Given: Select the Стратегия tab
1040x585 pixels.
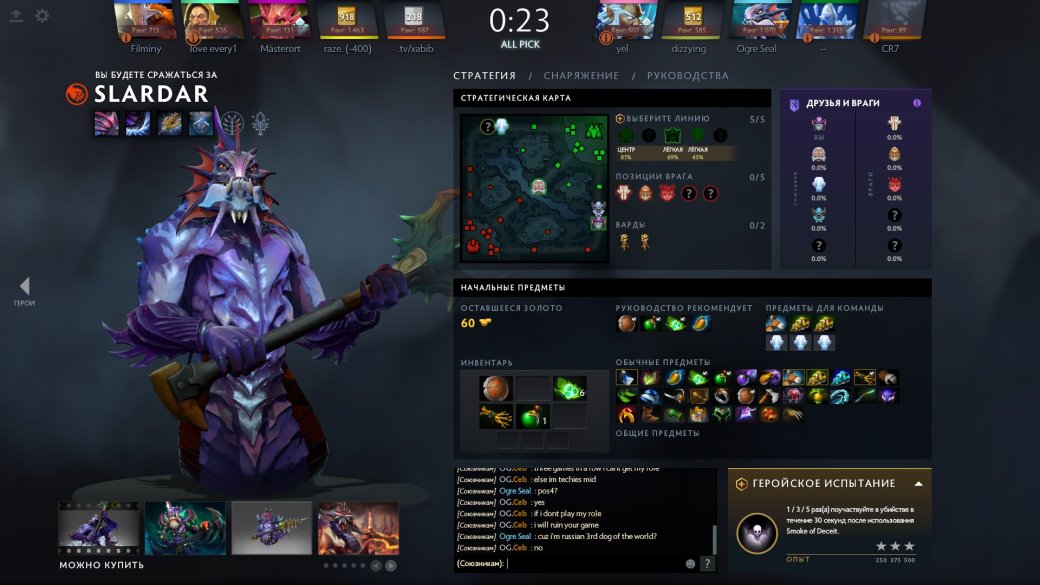Looking at the screenshot, I should pos(484,76).
